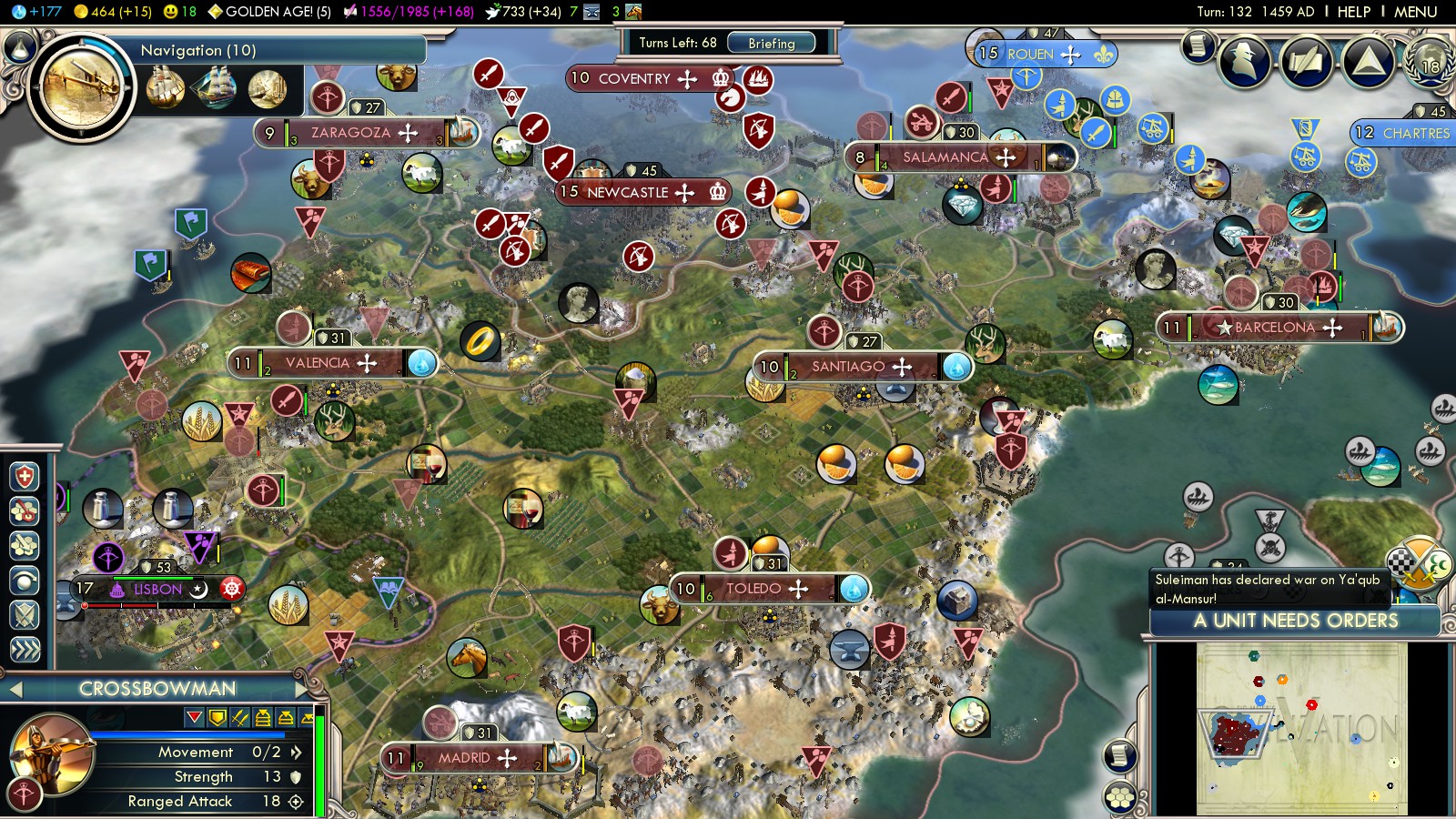Click A UNIT NEEDS ORDERS button

(x=1295, y=621)
